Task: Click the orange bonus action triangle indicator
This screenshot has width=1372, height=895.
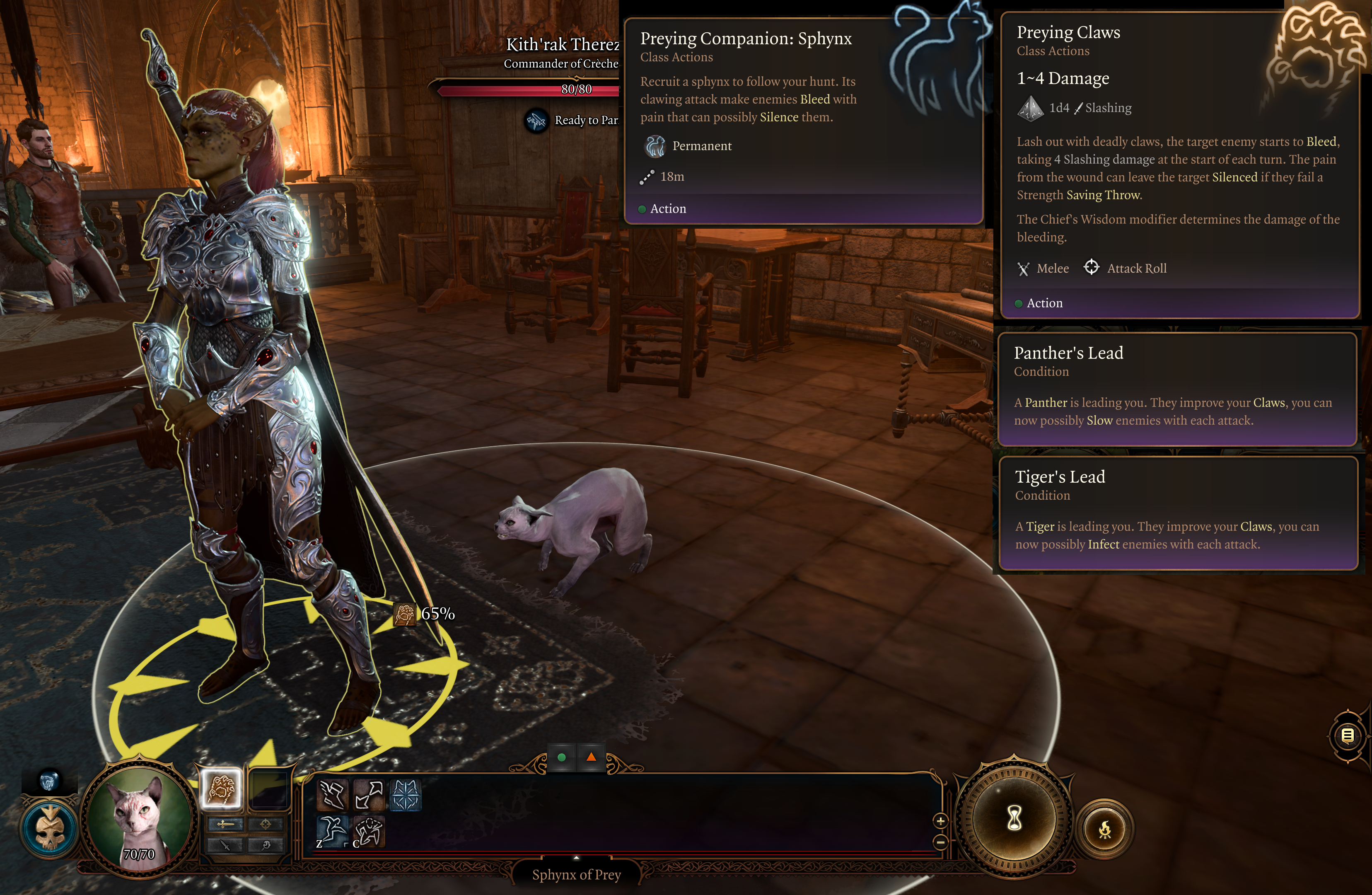Action: click(591, 757)
